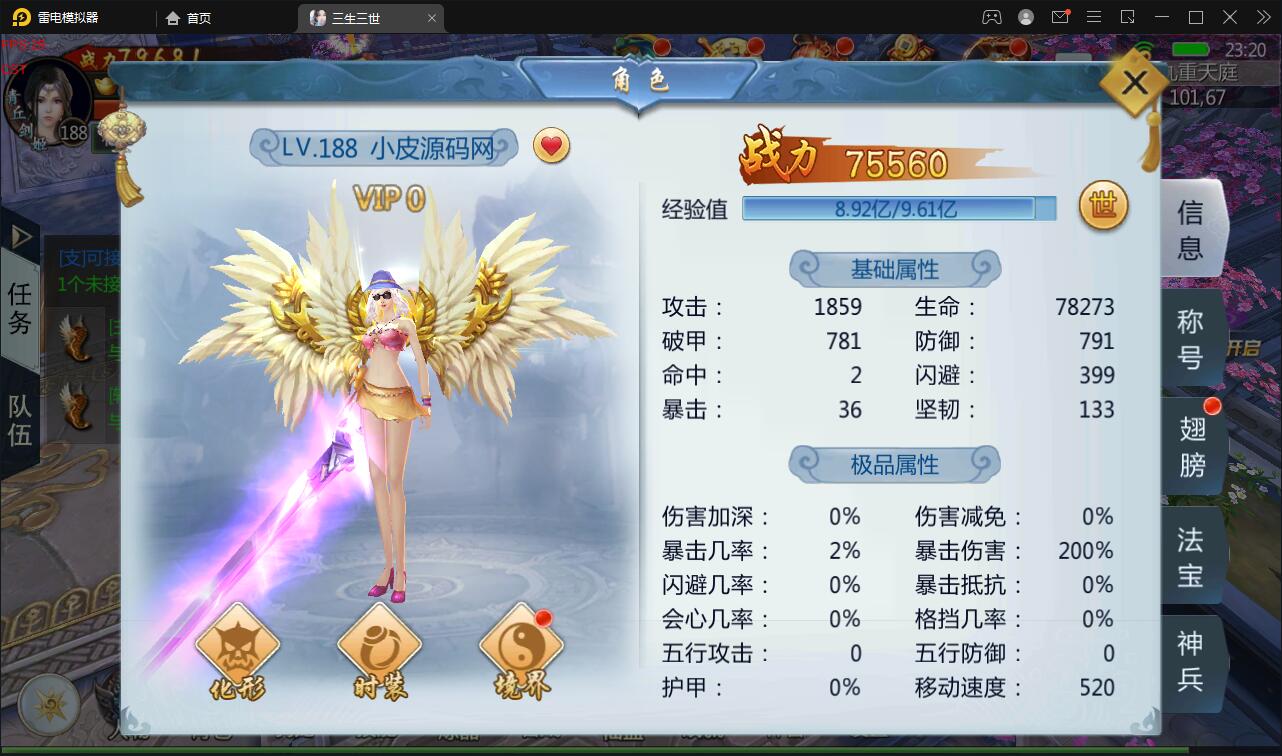The height and width of the screenshot is (756, 1282).
Task: Select the 神兵 weapons tab
Action: [x=1192, y=663]
